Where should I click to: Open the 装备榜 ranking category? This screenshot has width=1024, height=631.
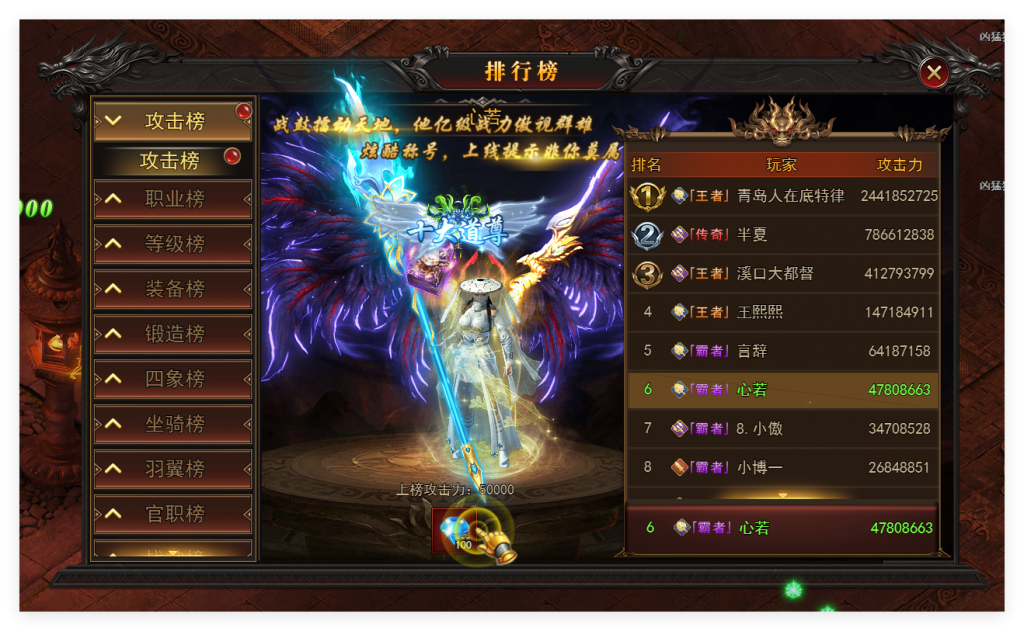click(x=173, y=289)
